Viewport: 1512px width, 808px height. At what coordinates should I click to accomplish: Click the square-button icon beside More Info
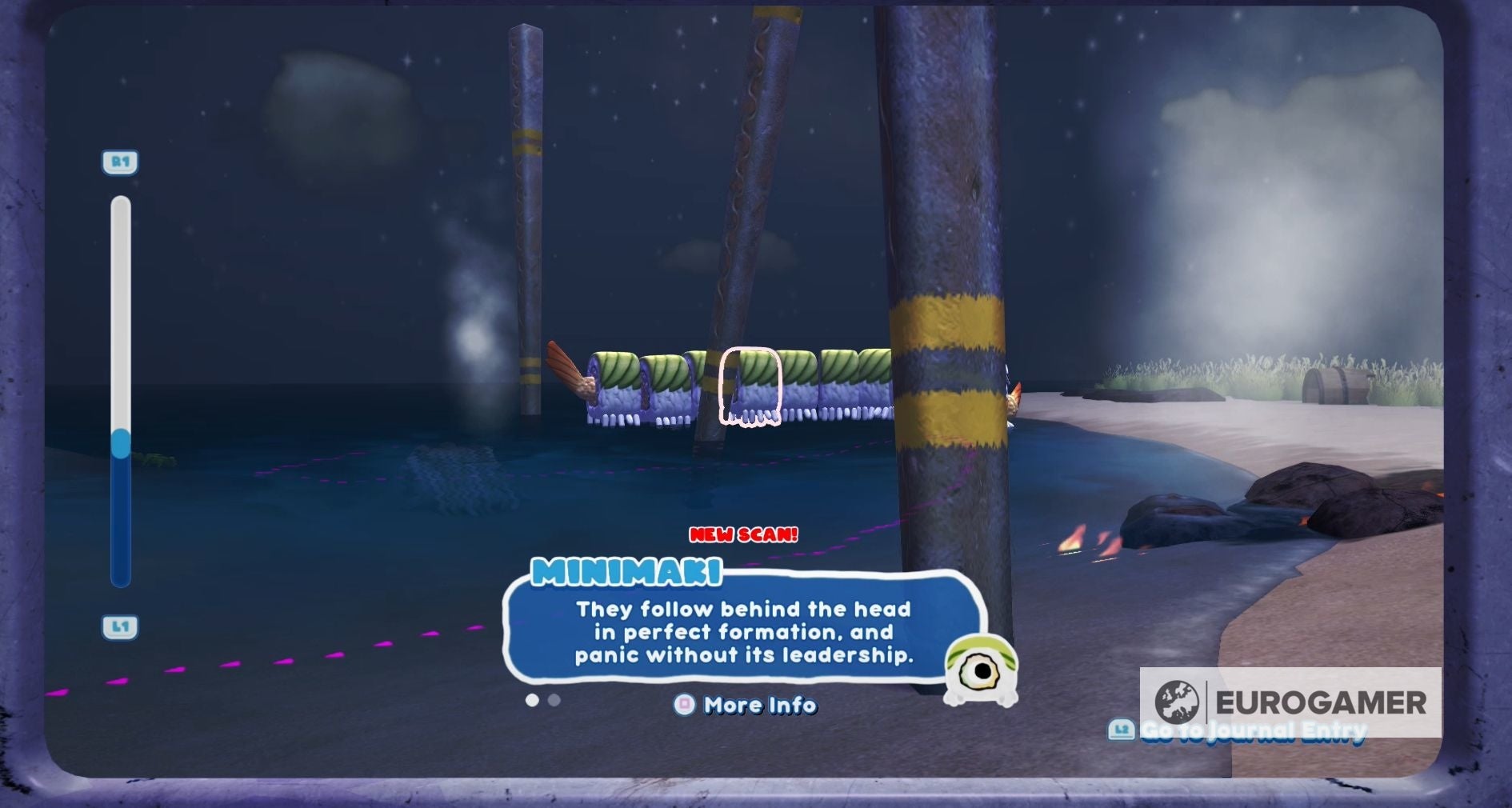tap(684, 706)
